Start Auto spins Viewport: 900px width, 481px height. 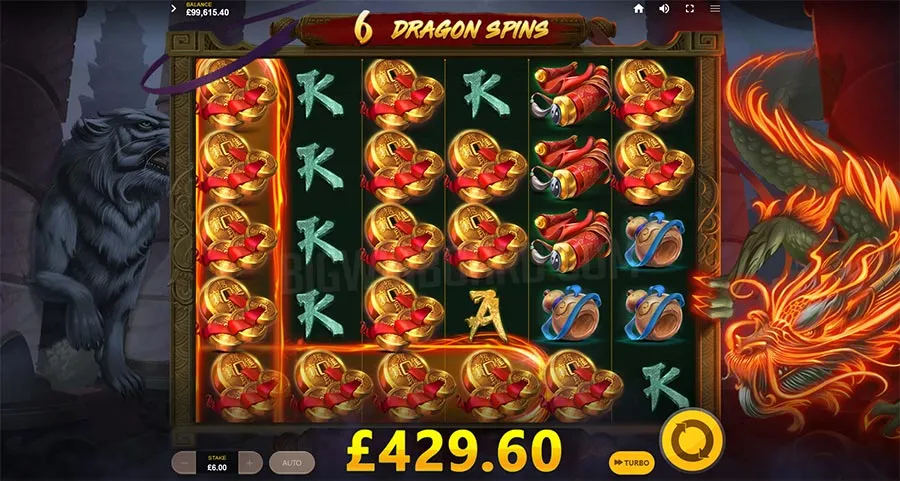point(291,463)
